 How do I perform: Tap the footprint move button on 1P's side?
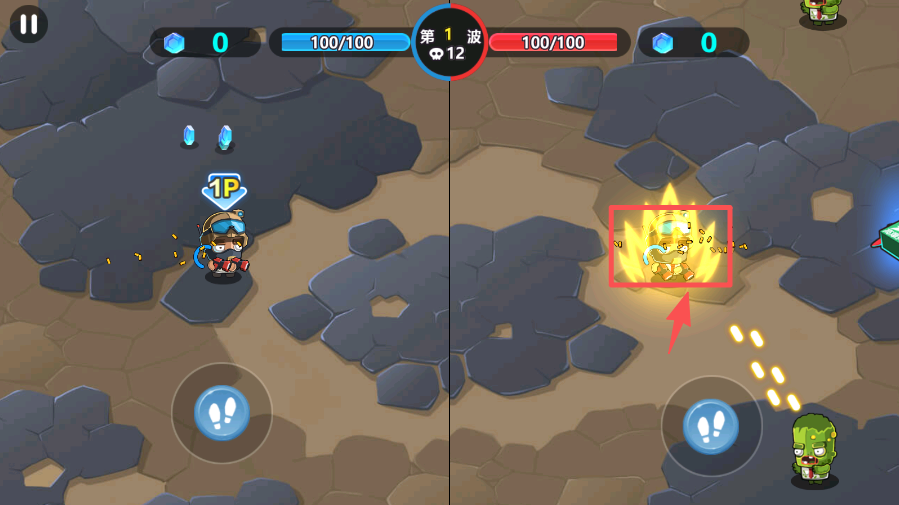pos(222,412)
